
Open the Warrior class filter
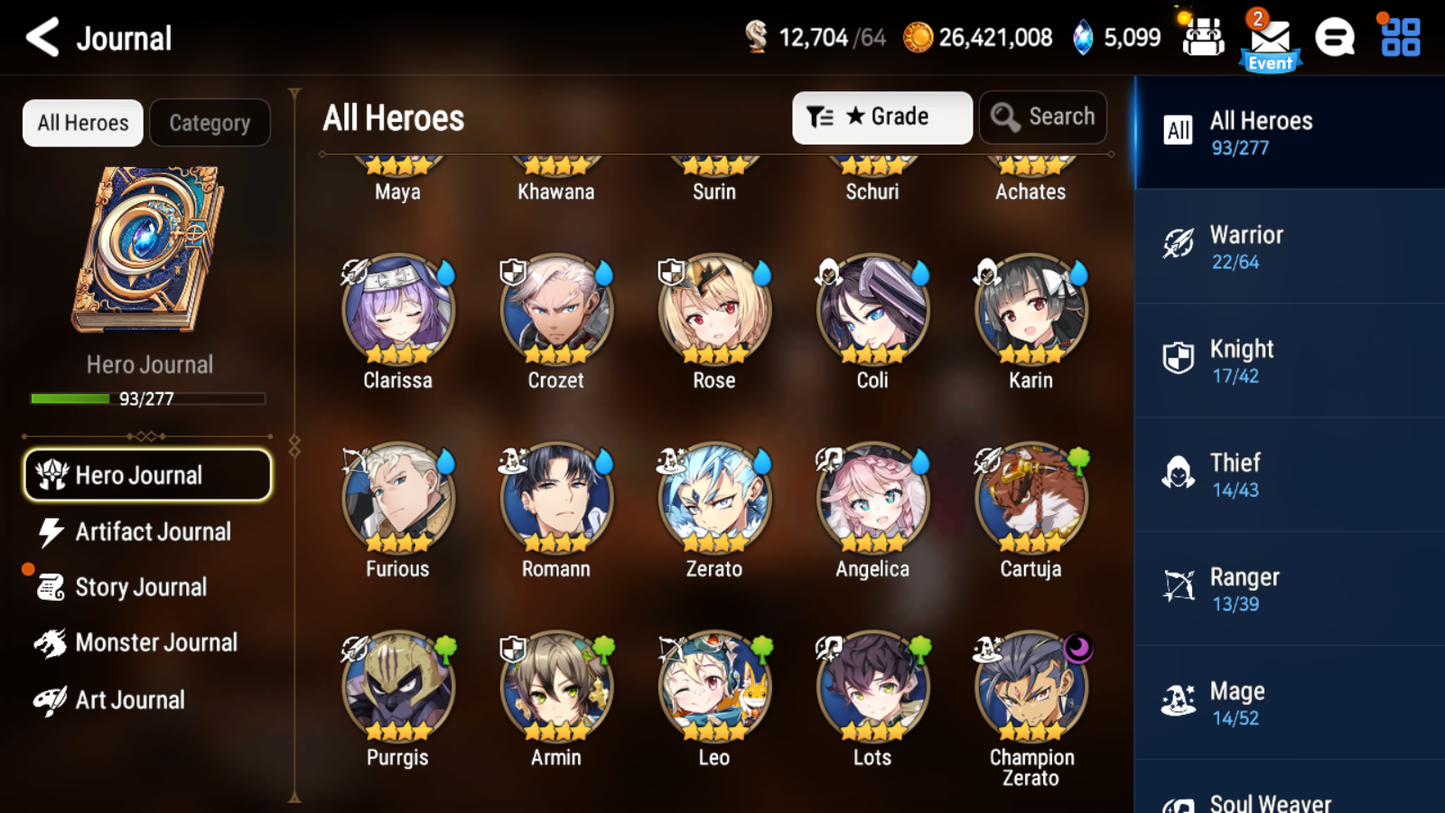[1288, 246]
